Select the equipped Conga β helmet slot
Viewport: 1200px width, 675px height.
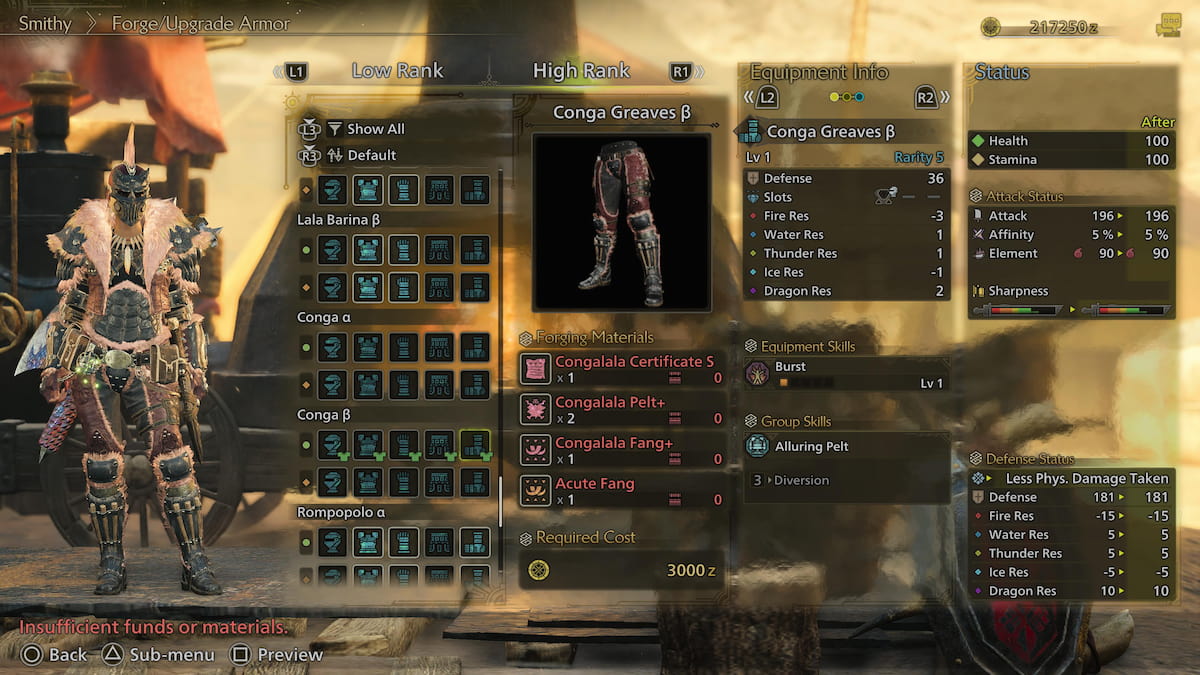(333, 444)
